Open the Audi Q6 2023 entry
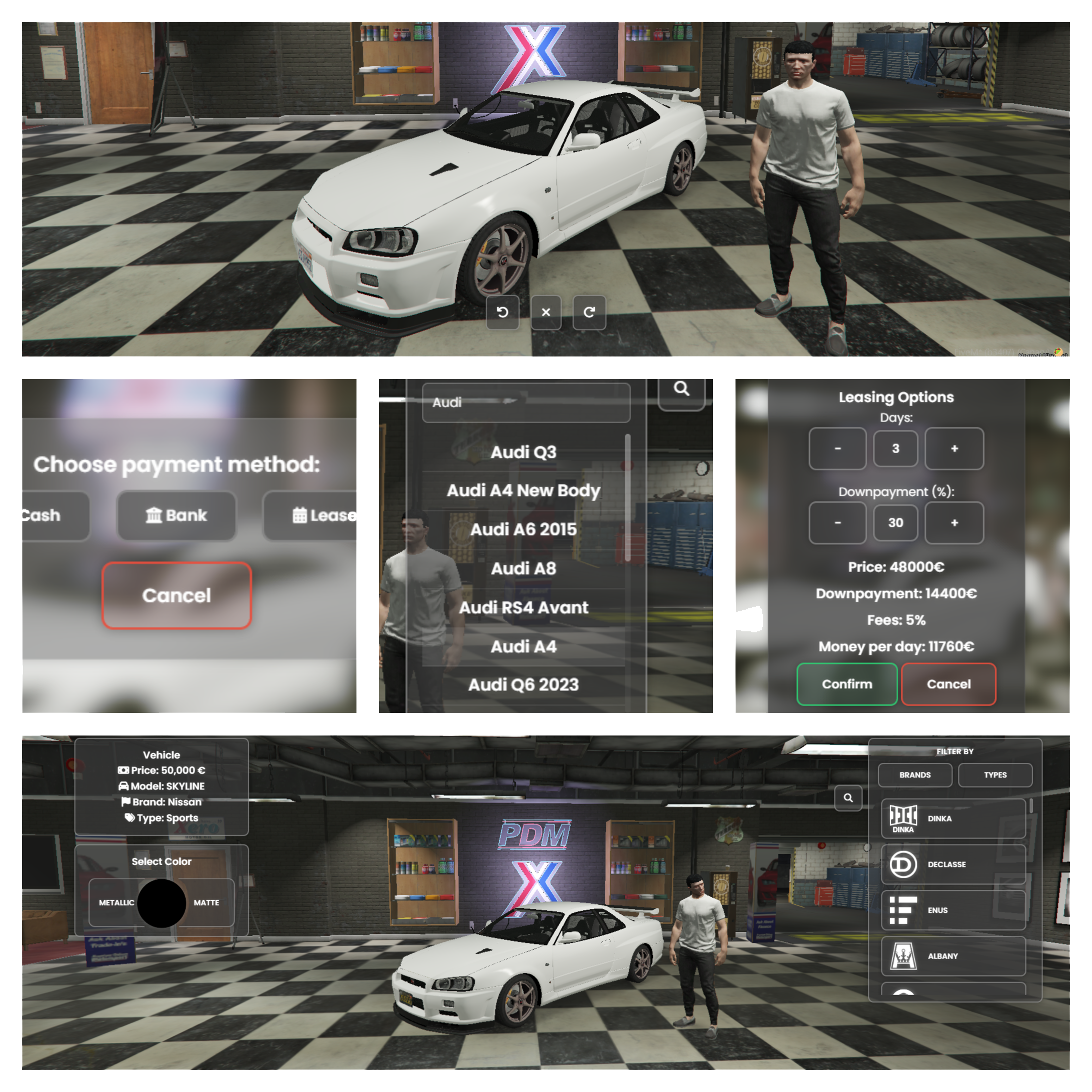The height and width of the screenshot is (1092, 1092). tap(523, 685)
